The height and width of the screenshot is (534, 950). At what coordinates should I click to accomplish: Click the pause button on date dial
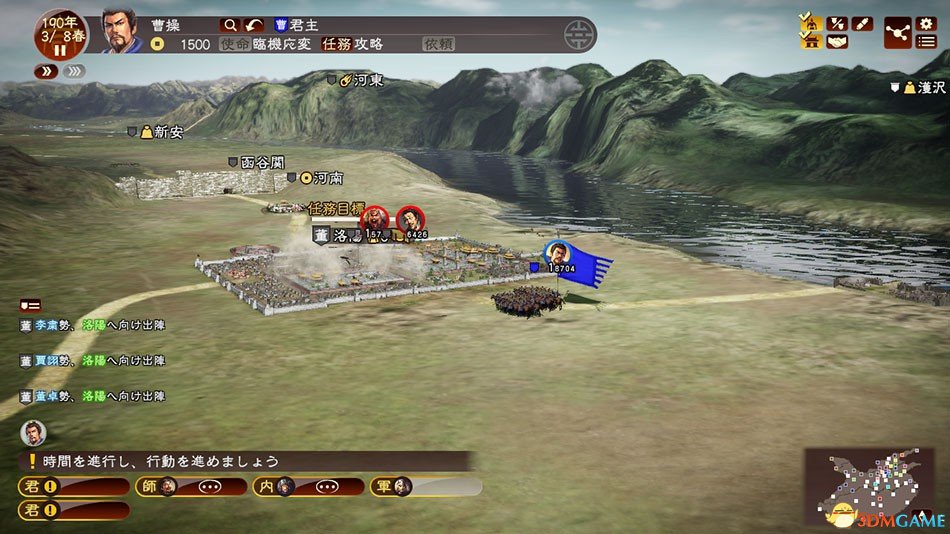coord(59,50)
